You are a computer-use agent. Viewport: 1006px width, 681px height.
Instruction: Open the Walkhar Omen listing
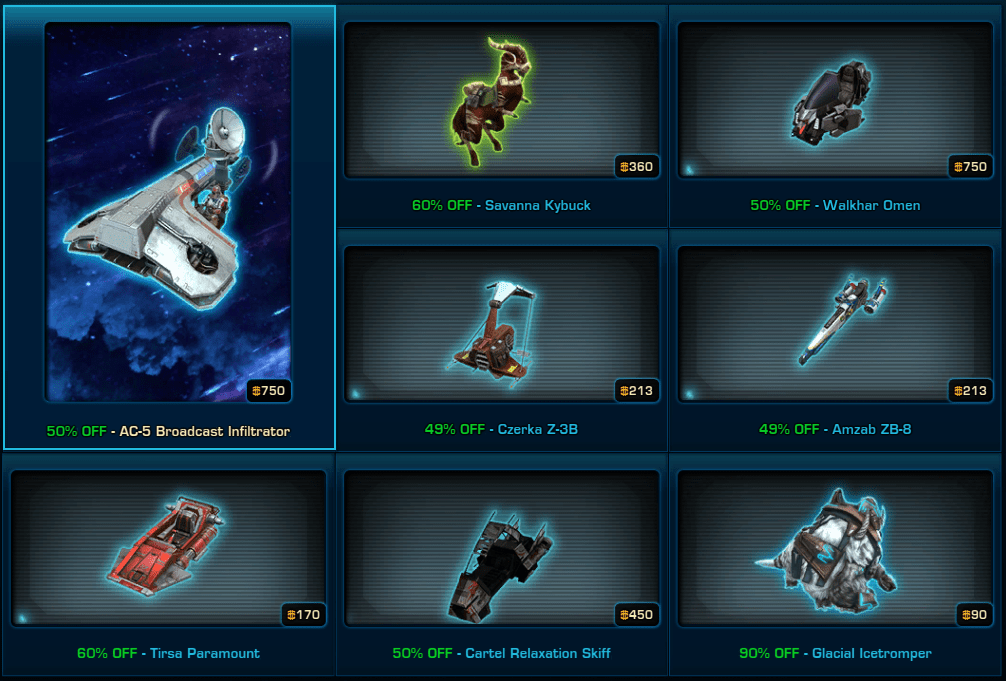tap(835, 101)
